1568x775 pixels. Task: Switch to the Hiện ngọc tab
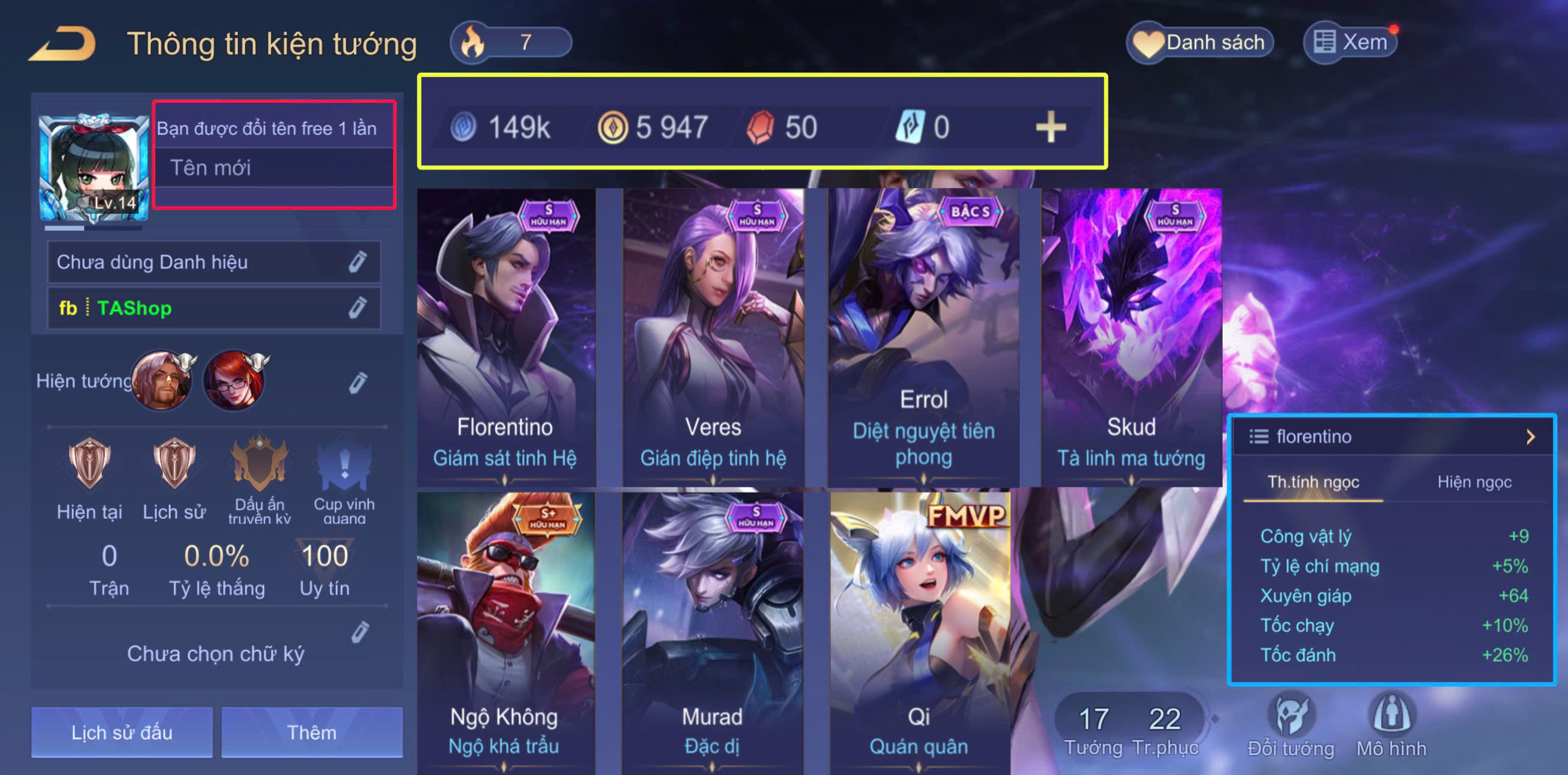pos(1474,482)
